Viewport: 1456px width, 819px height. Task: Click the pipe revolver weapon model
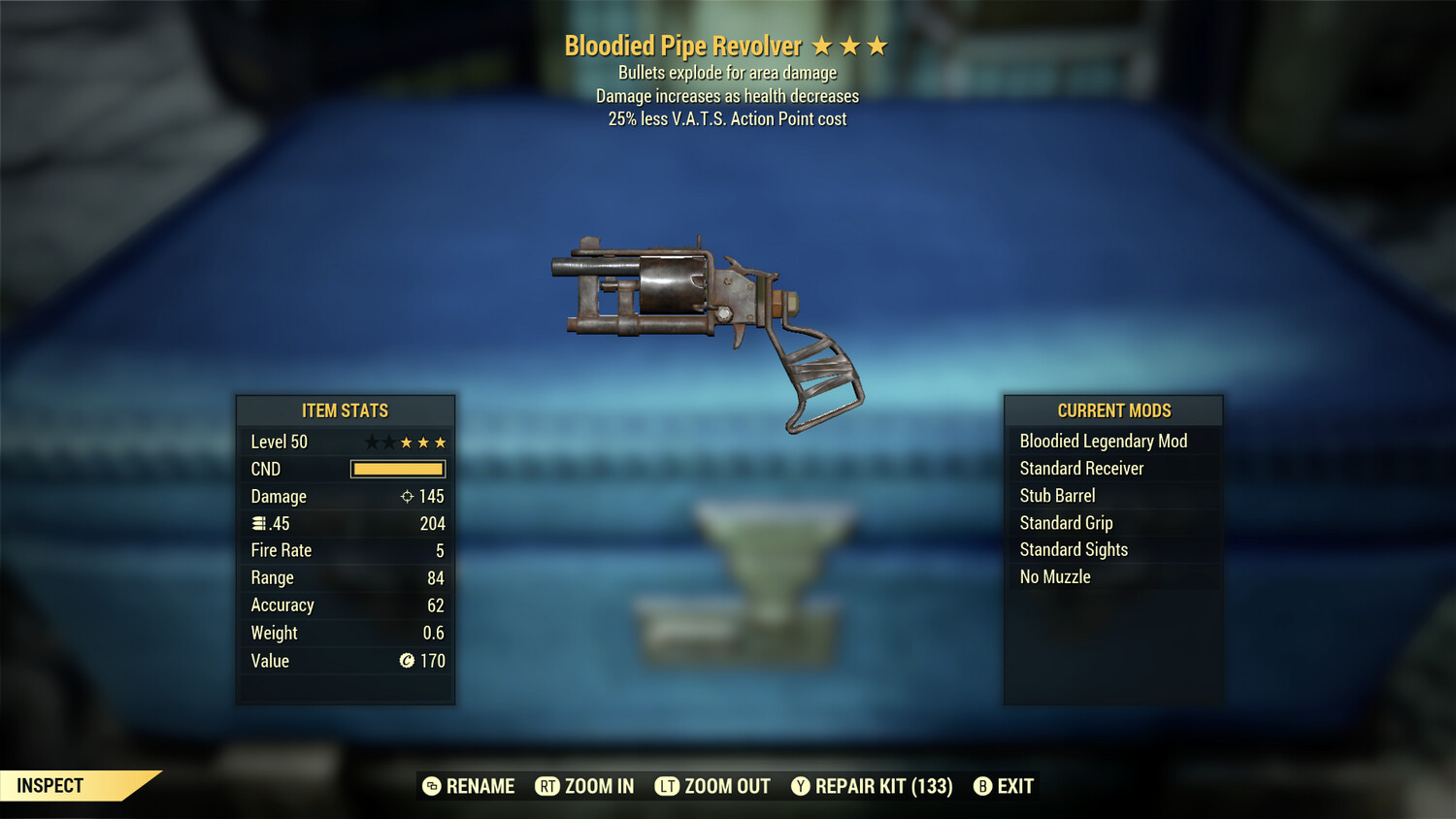(699, 301)
